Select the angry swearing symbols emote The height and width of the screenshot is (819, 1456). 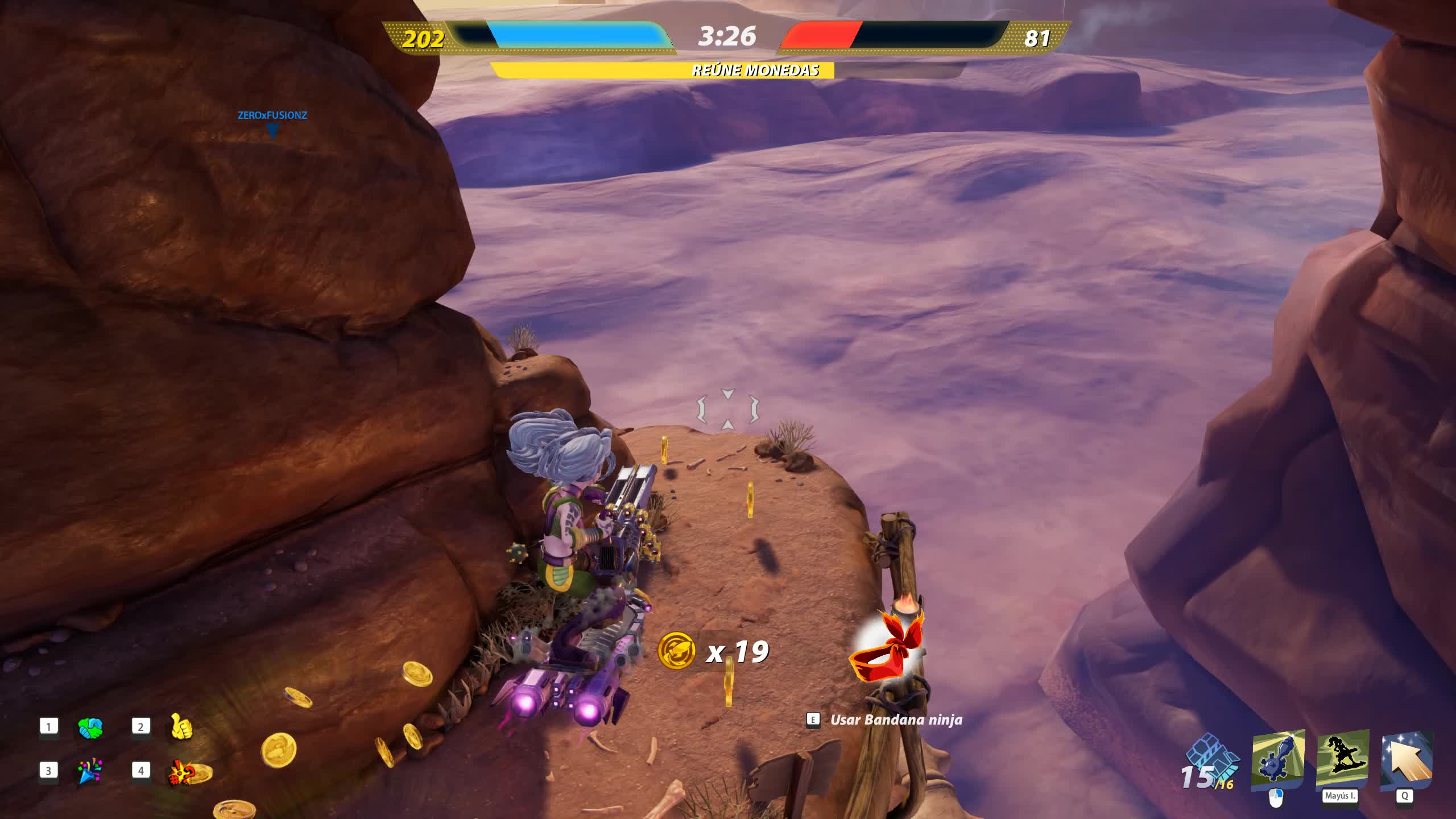[182, 772]
